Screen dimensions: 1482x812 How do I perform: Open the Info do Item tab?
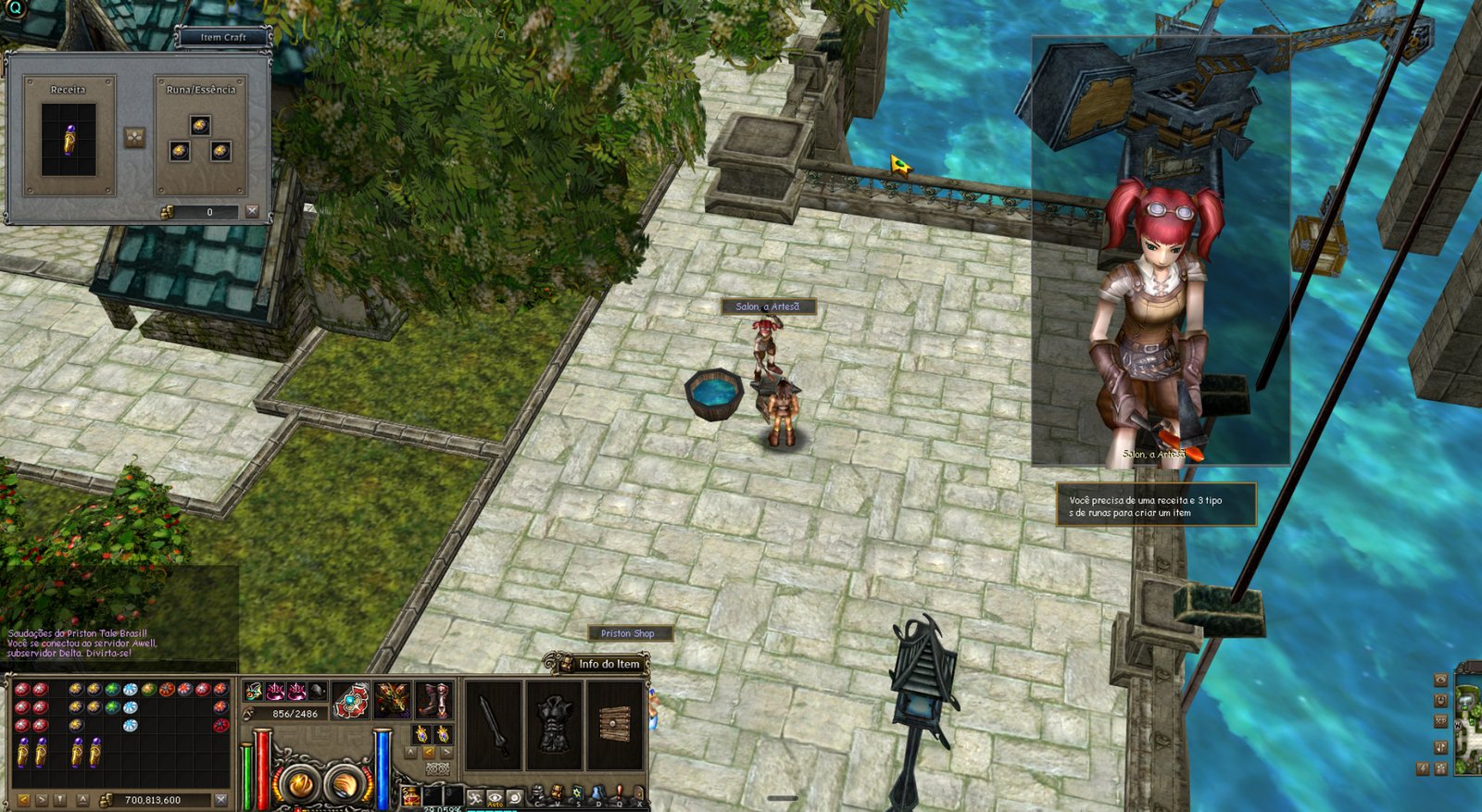pos(607,664)
